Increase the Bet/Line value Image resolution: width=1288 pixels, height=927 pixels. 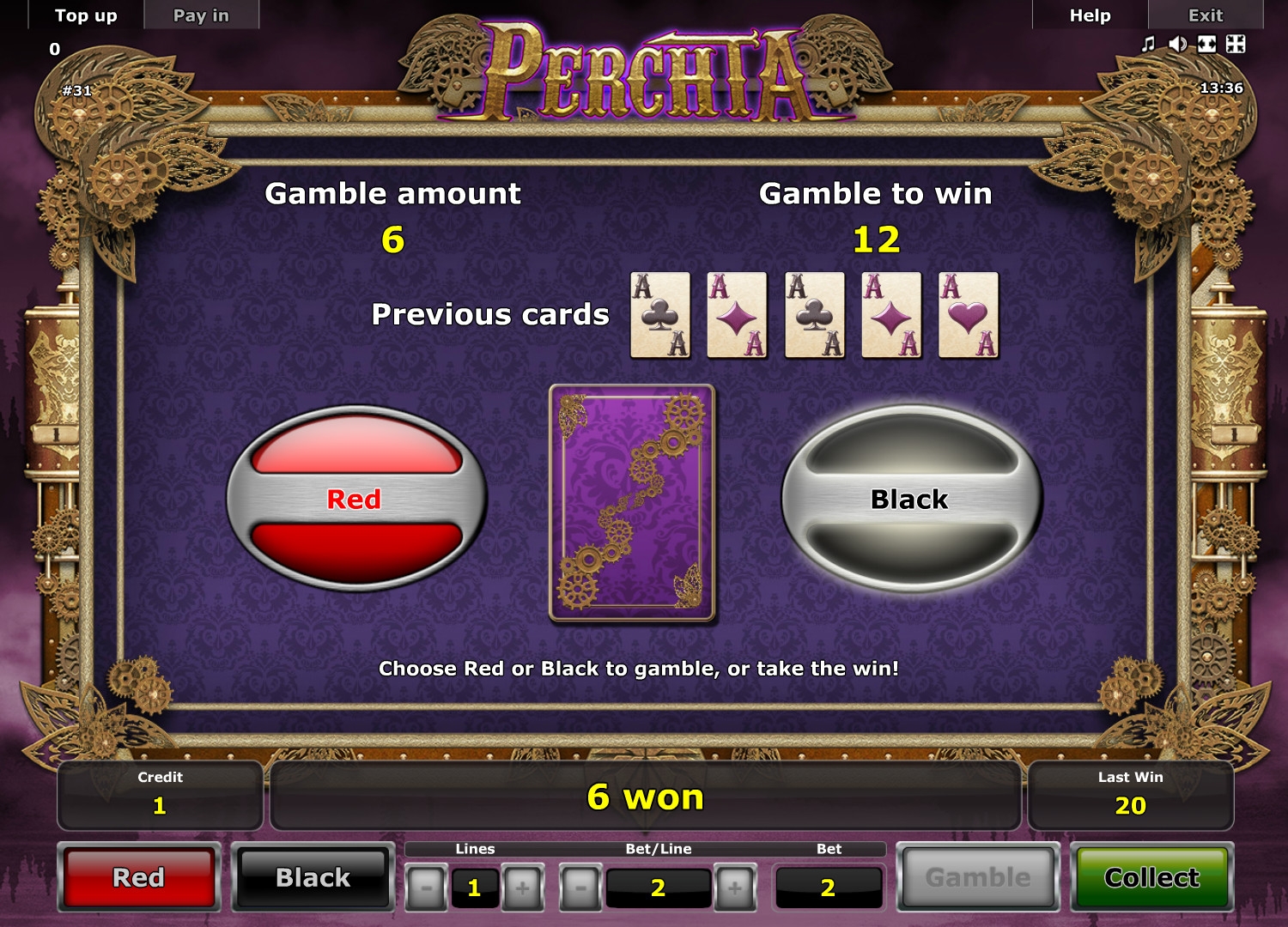735,888
